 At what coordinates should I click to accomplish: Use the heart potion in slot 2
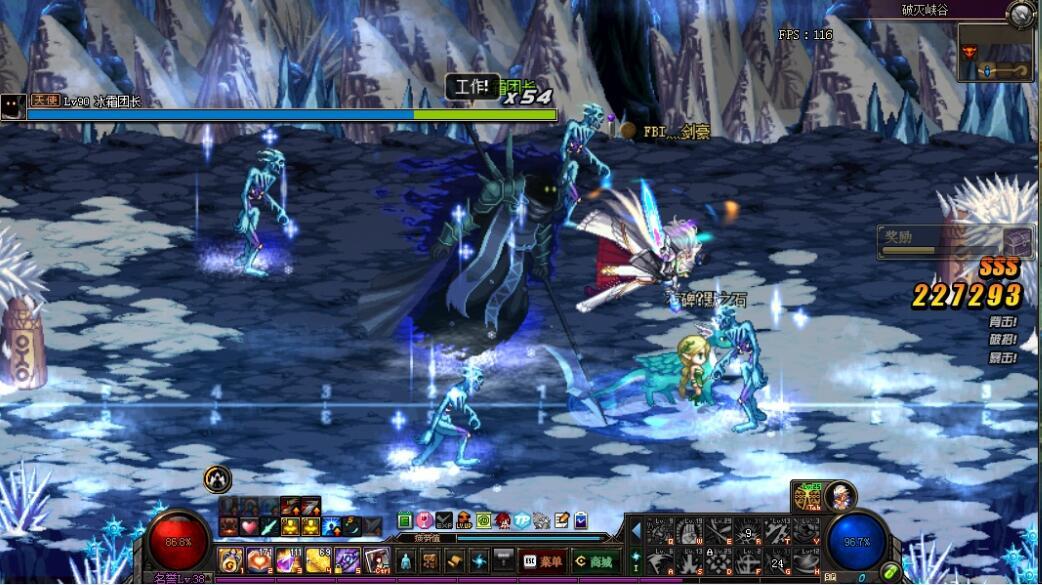(261, 560)
